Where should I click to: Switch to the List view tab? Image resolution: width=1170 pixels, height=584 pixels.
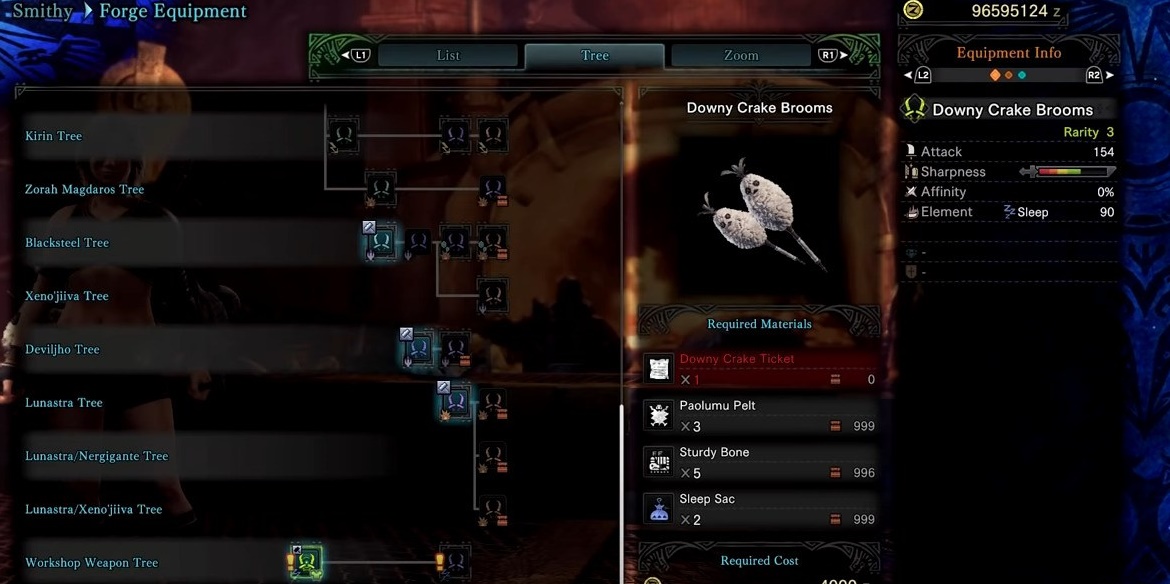(x=448, y=56)
